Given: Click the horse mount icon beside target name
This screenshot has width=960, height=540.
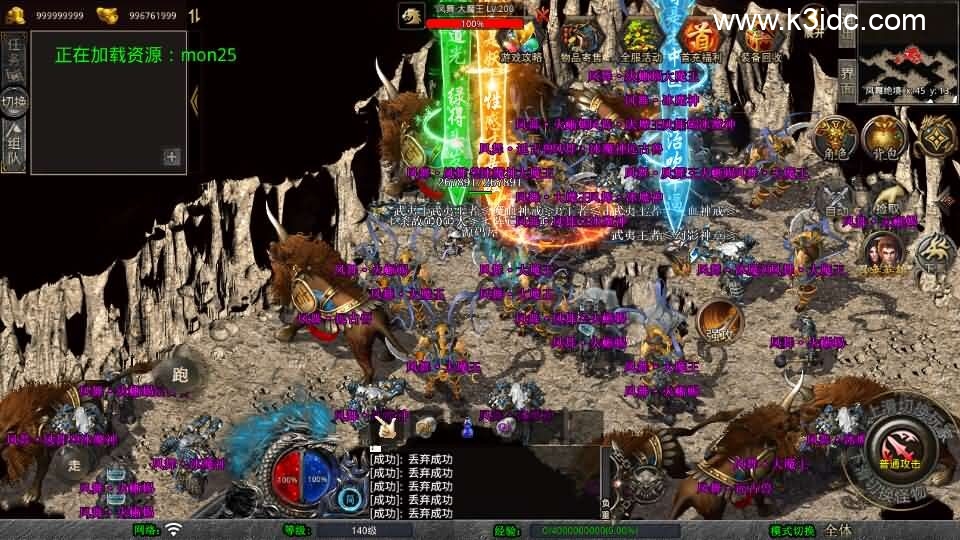Looking at the screenshot, I should 412,15.
